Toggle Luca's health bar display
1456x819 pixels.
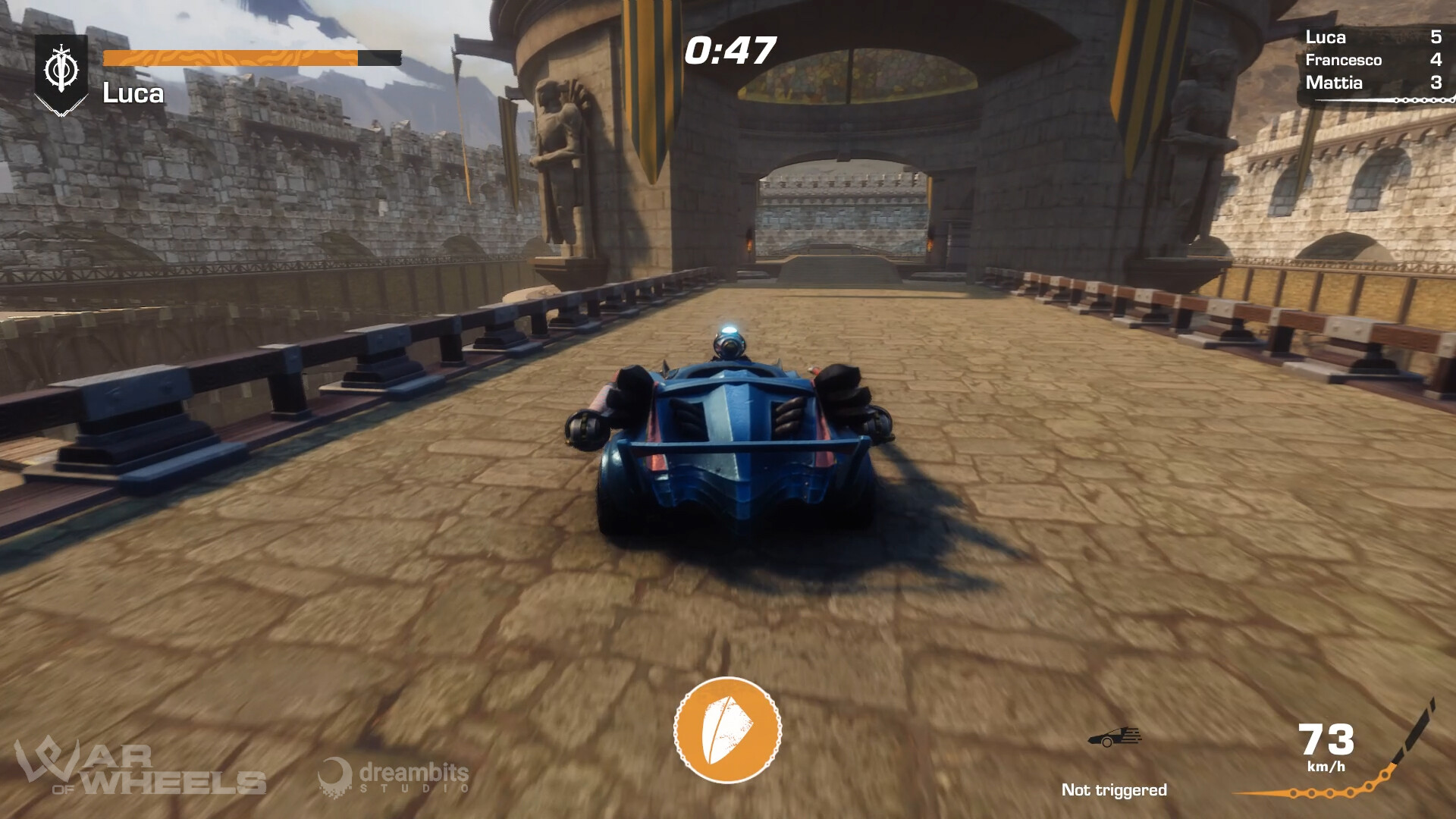pyautogui.click(x=250, y=58)
